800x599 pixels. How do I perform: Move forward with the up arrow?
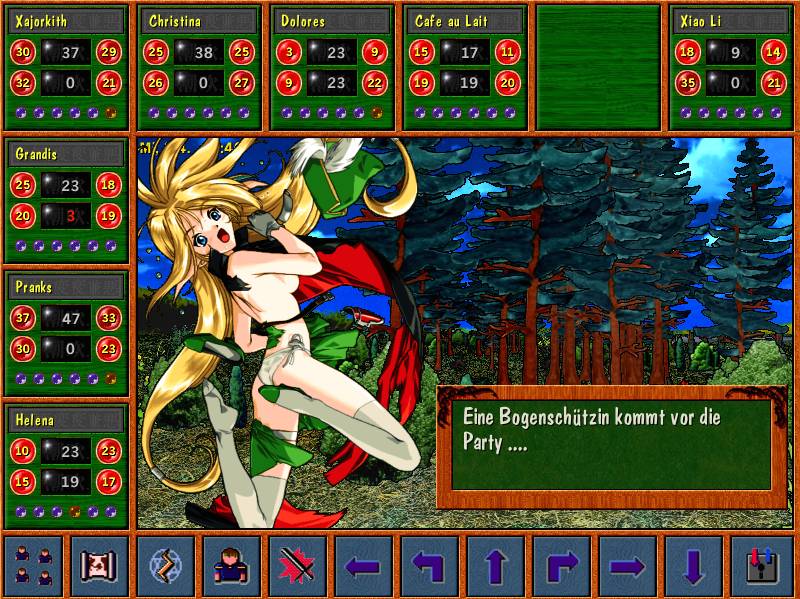pyautogui.click(x=495, y=566)
